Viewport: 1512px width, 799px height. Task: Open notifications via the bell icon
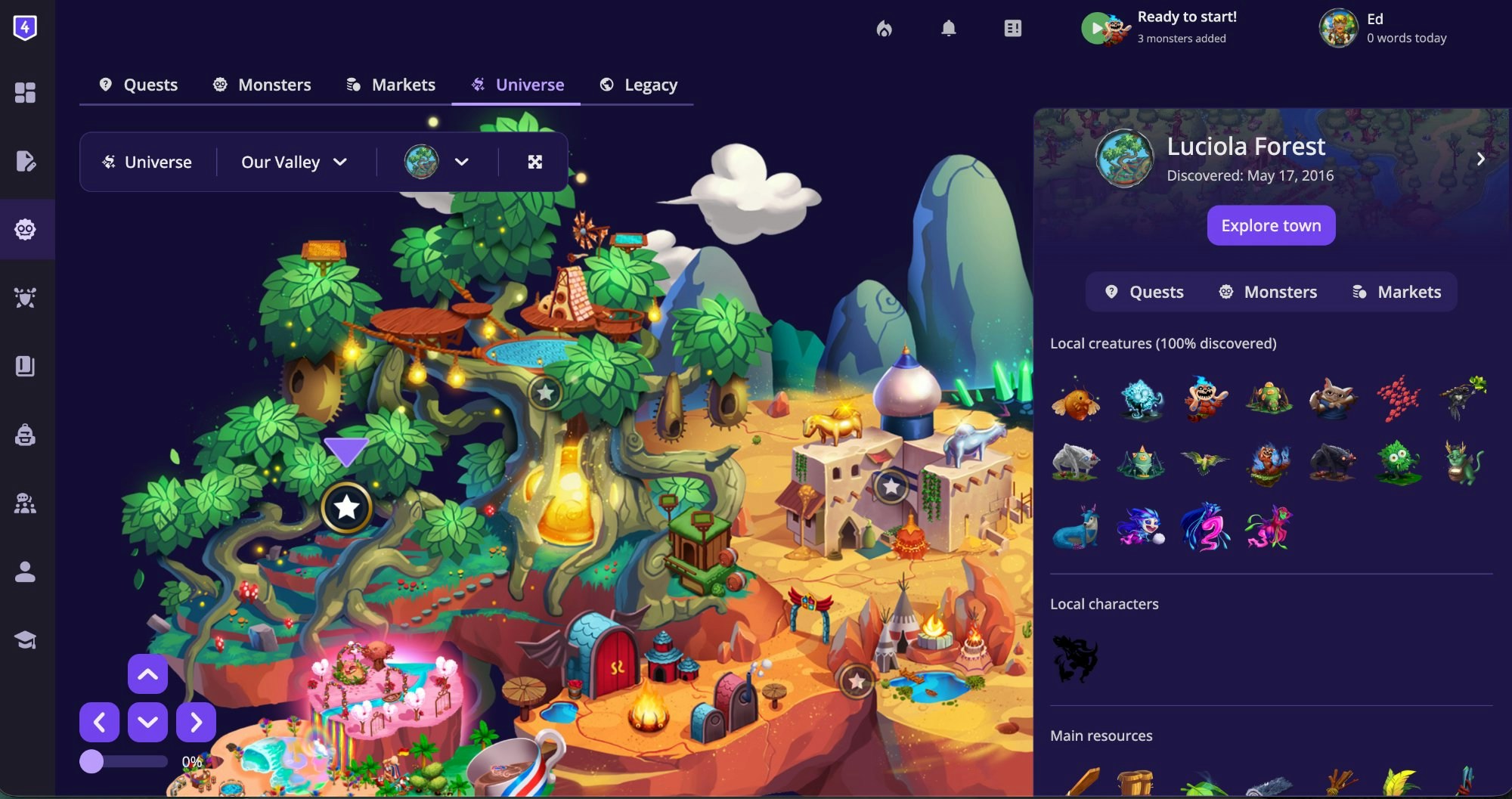coord(950,29)
